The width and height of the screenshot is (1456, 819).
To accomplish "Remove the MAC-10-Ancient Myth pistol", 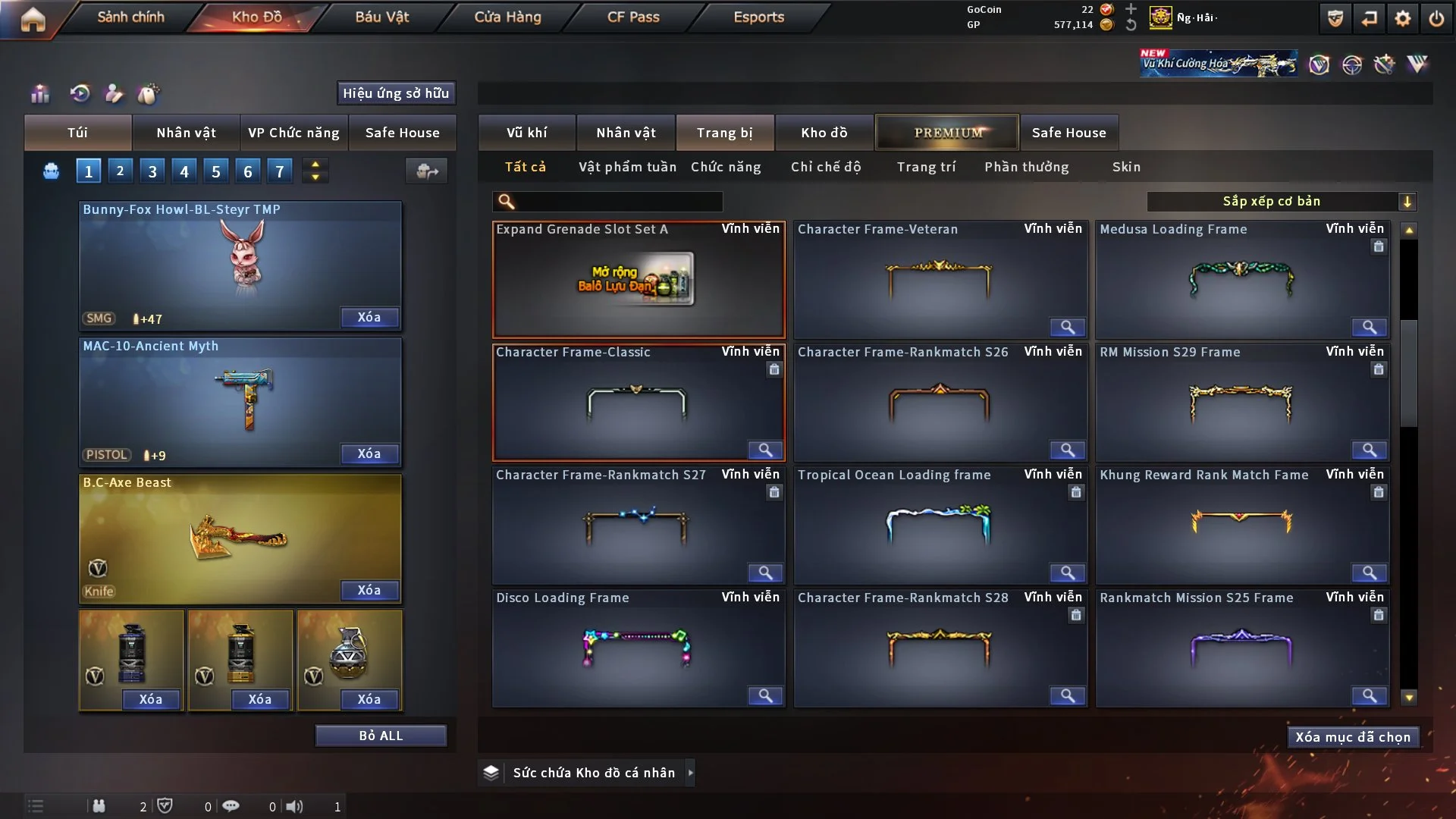I will [369, 453].
